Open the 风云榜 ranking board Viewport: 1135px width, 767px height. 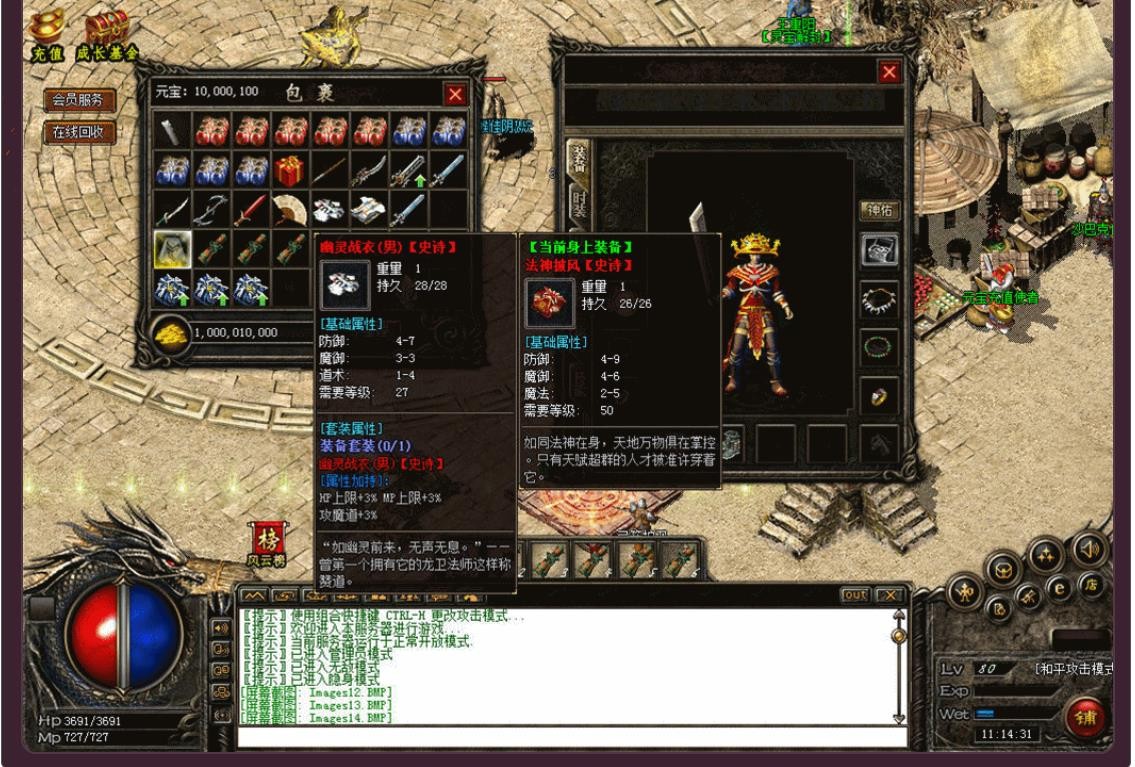pos(266,544)
